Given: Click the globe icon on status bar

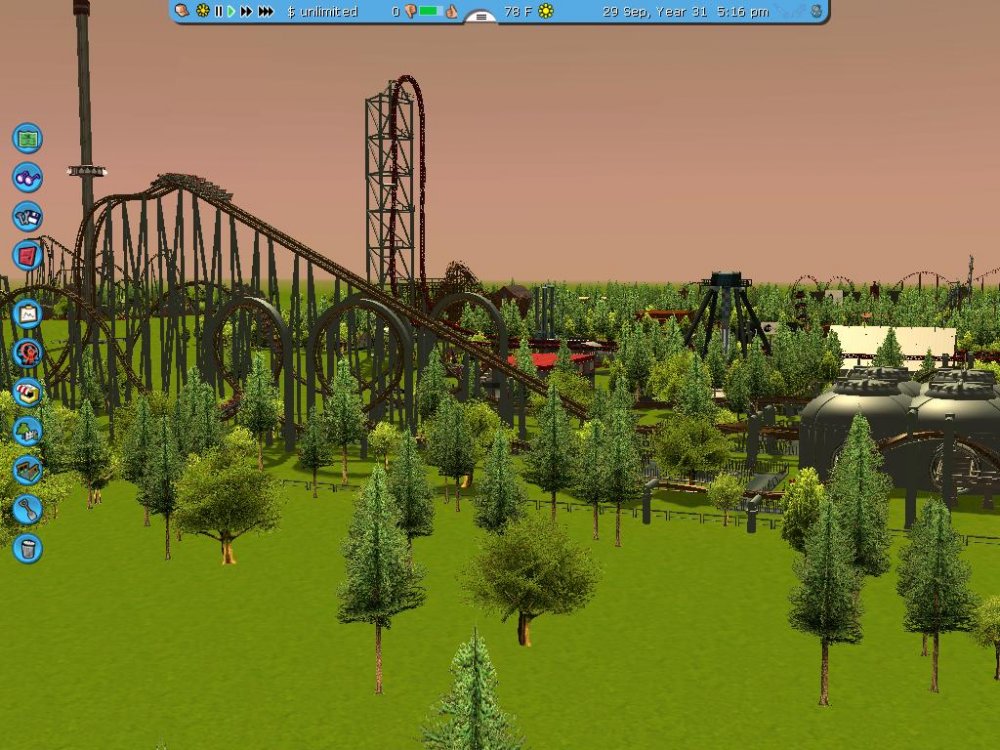Looking at the screenshot, I should click(816, 11).
